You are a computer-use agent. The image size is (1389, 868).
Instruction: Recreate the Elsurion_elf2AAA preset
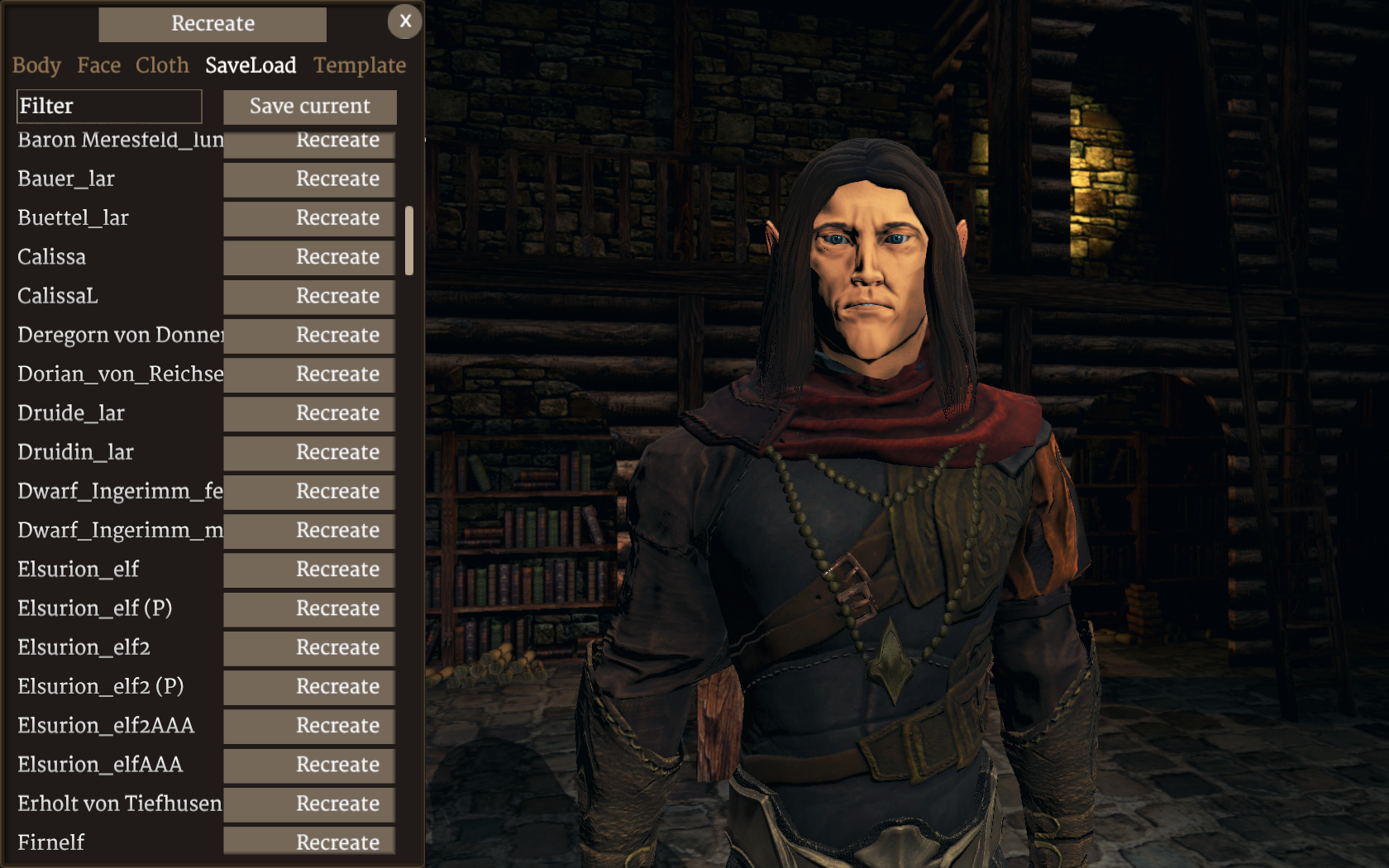pyautogui.click(x=309, y=726)
